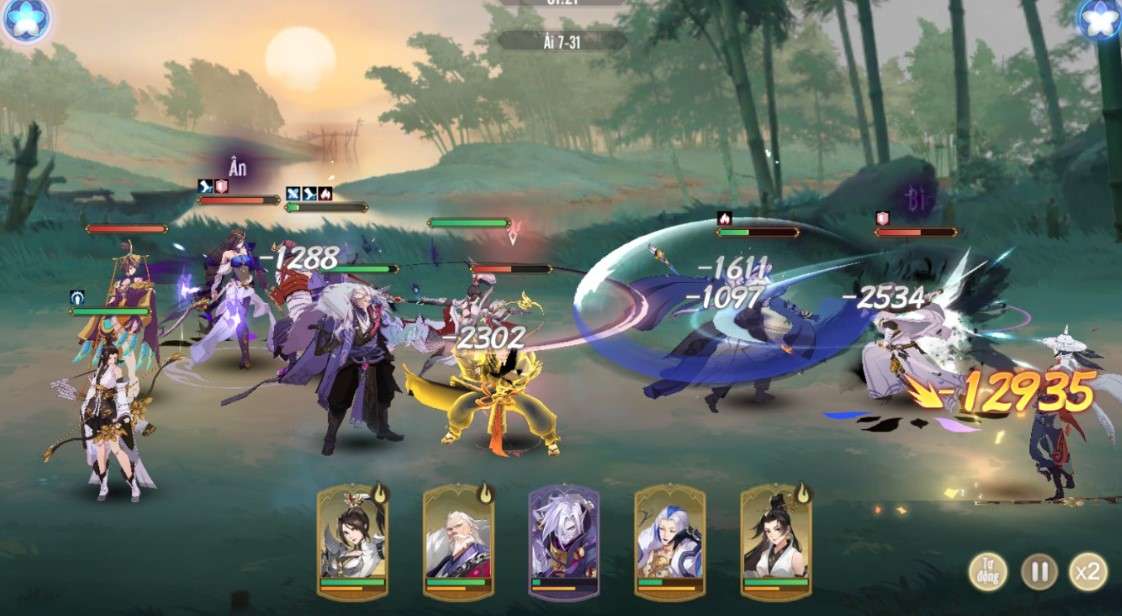Tap the star flower icon, top left
This screenshot has width=1122, height=616.
coord(24,19)
